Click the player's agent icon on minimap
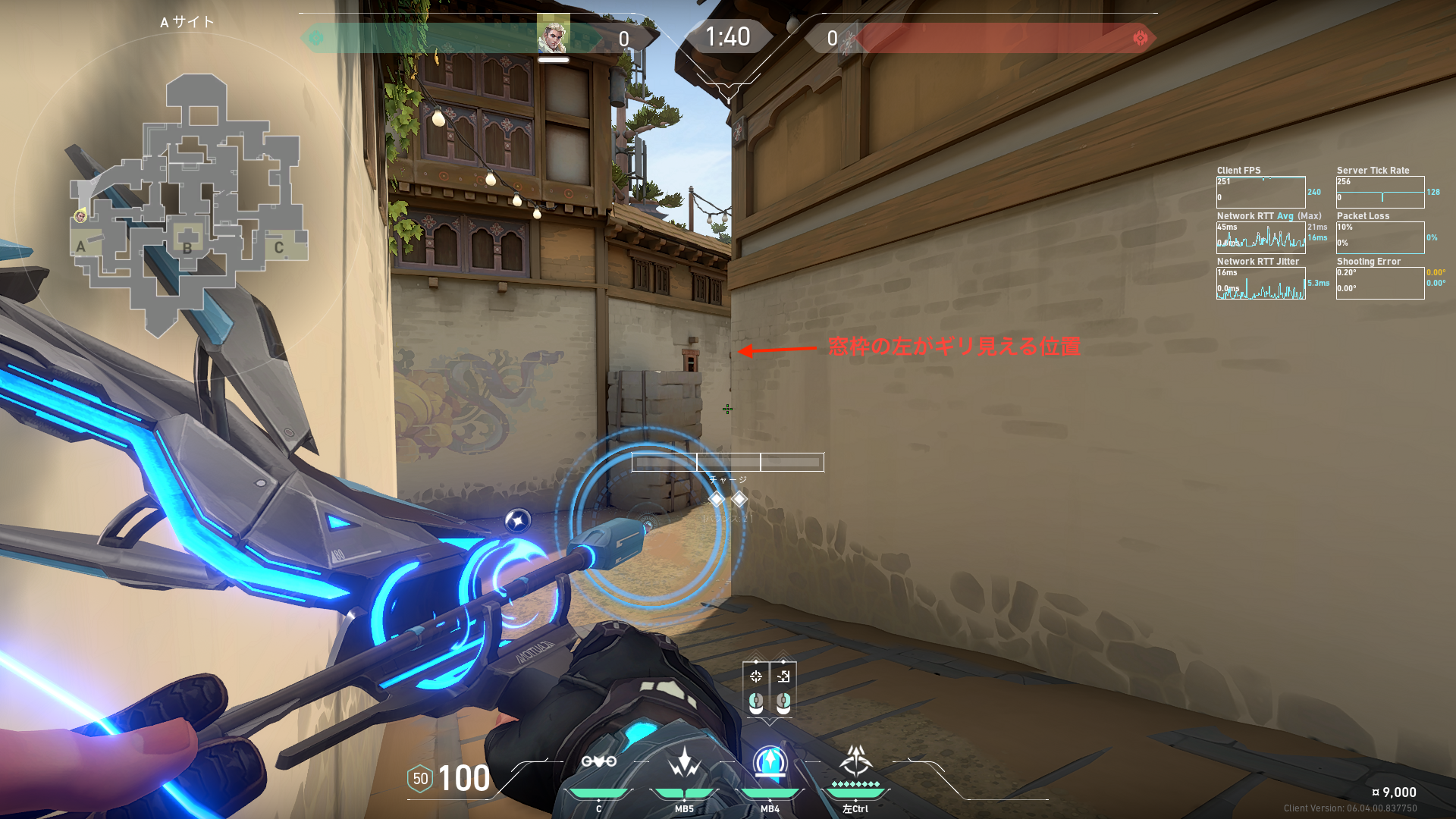 [80, 217]
